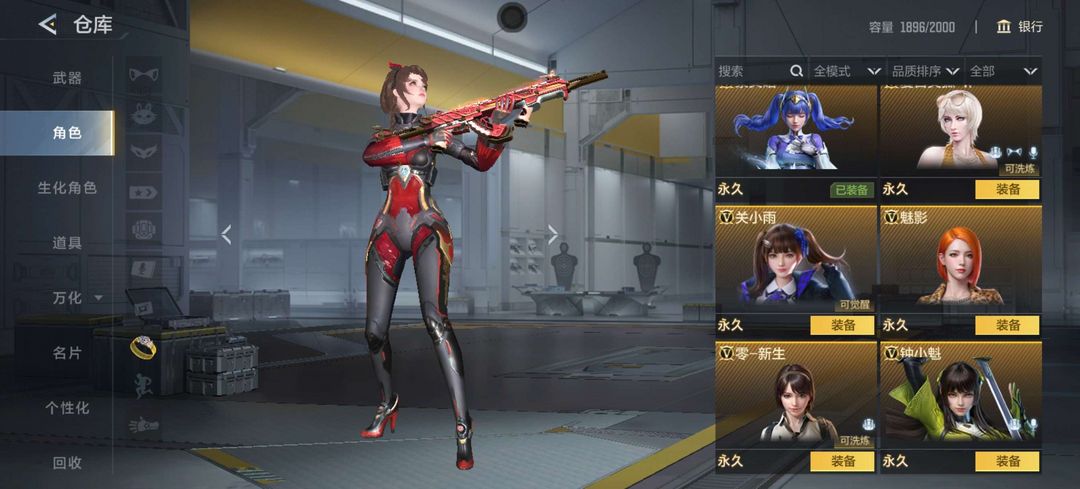The image size is (1080, 489).
Task: Select the blue twin-tail character card
Action: 795,130
